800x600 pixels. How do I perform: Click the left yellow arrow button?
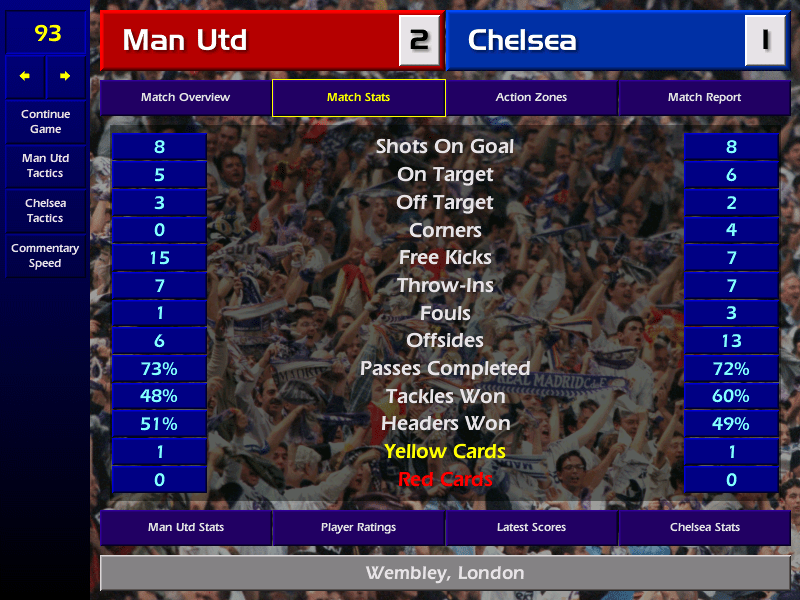[26, 76]
